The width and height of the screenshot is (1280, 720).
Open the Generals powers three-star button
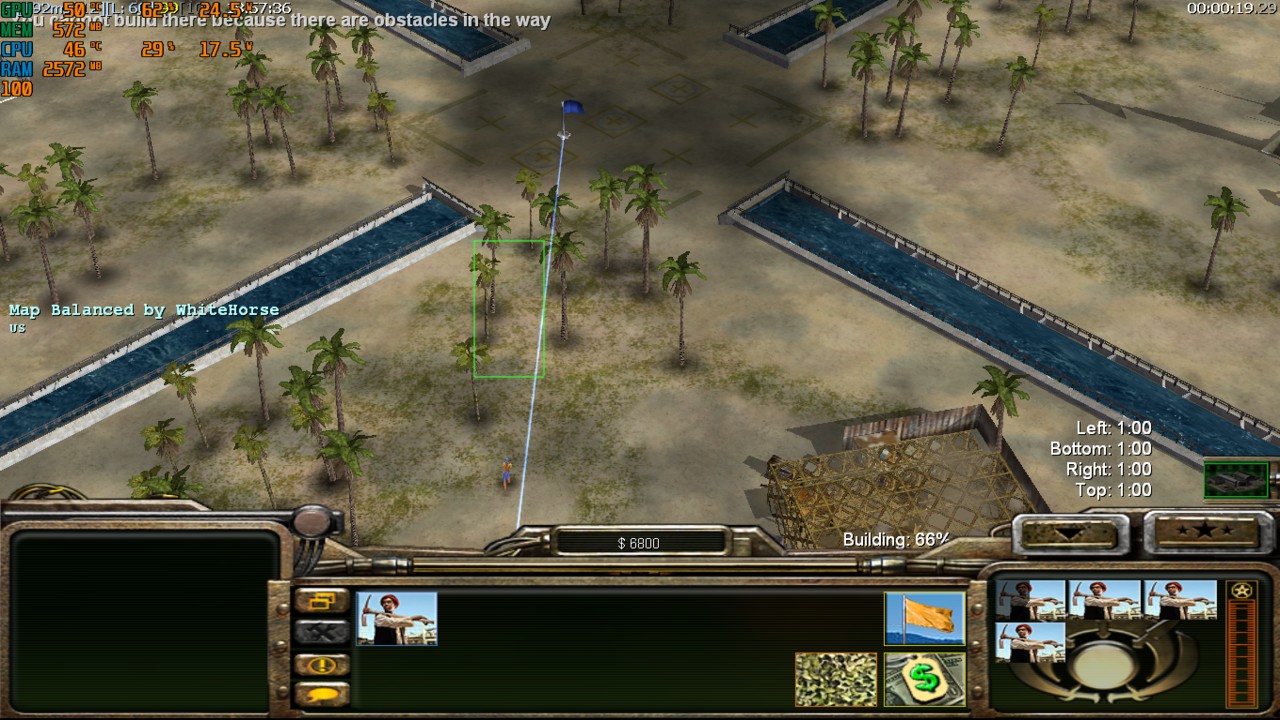tap(1204, 530)
